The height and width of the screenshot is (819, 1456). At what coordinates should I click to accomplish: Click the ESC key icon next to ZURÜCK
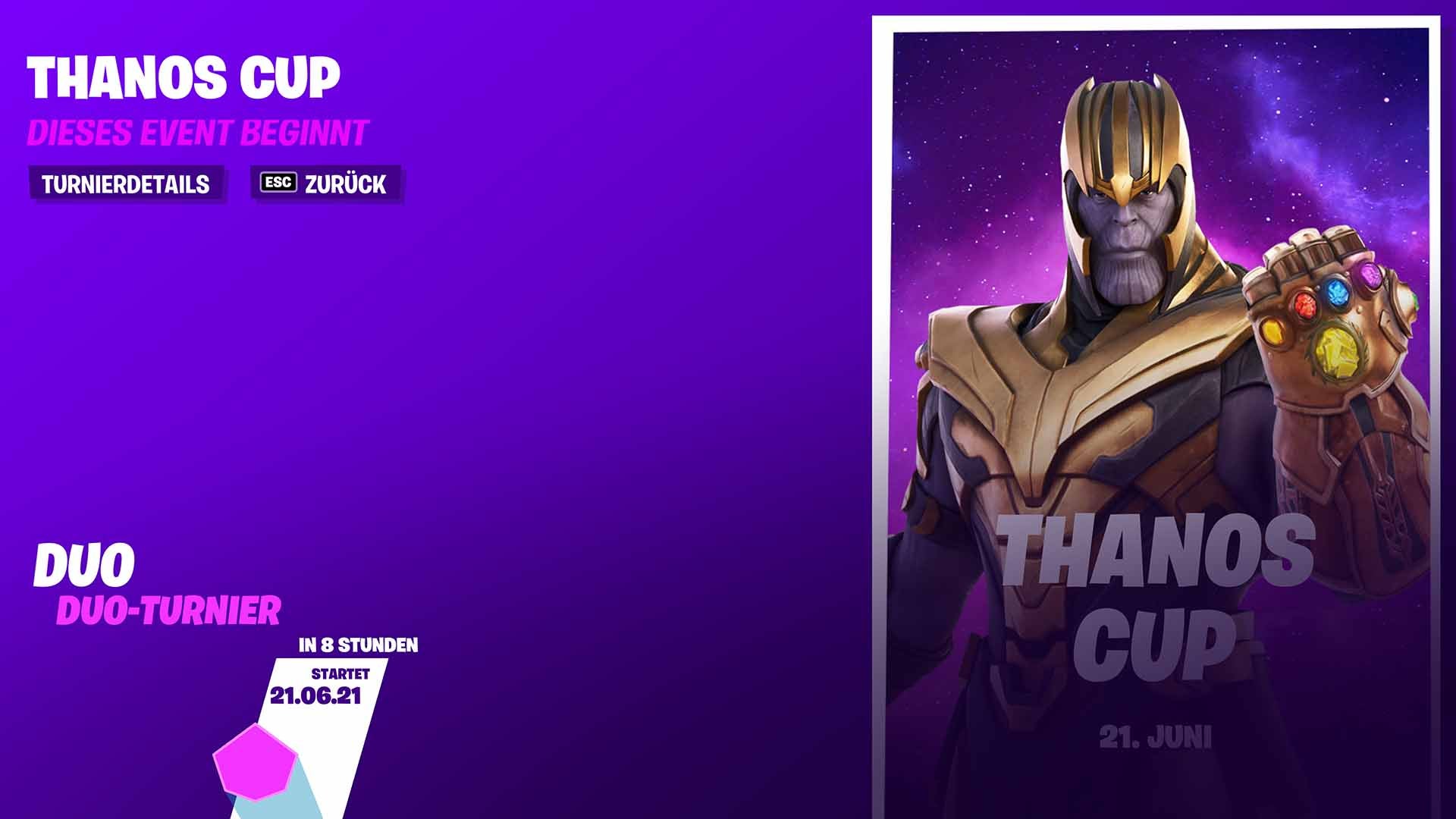(278, 182)
